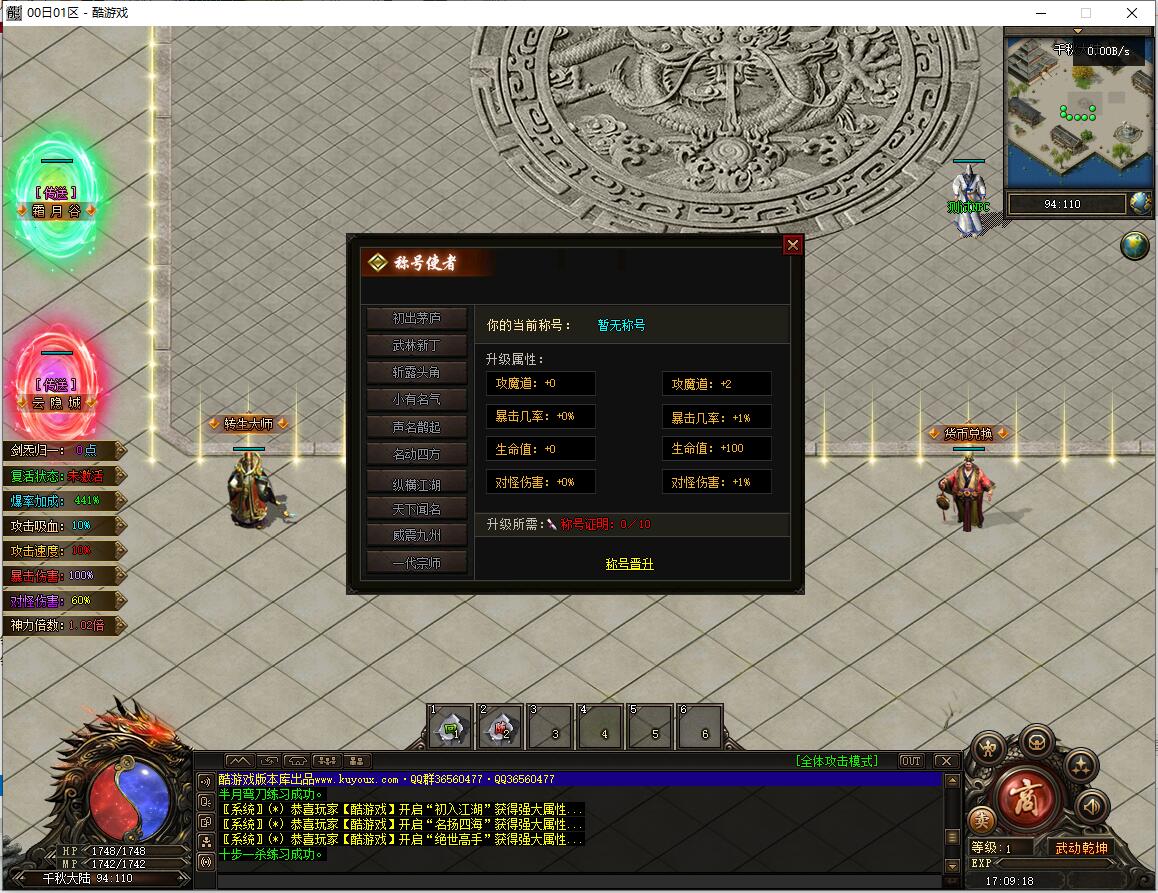The width and height of the screenshot is (1158, 893).
Task: Click the globe icon below the minimap
Action: [x=1134, y=245]
